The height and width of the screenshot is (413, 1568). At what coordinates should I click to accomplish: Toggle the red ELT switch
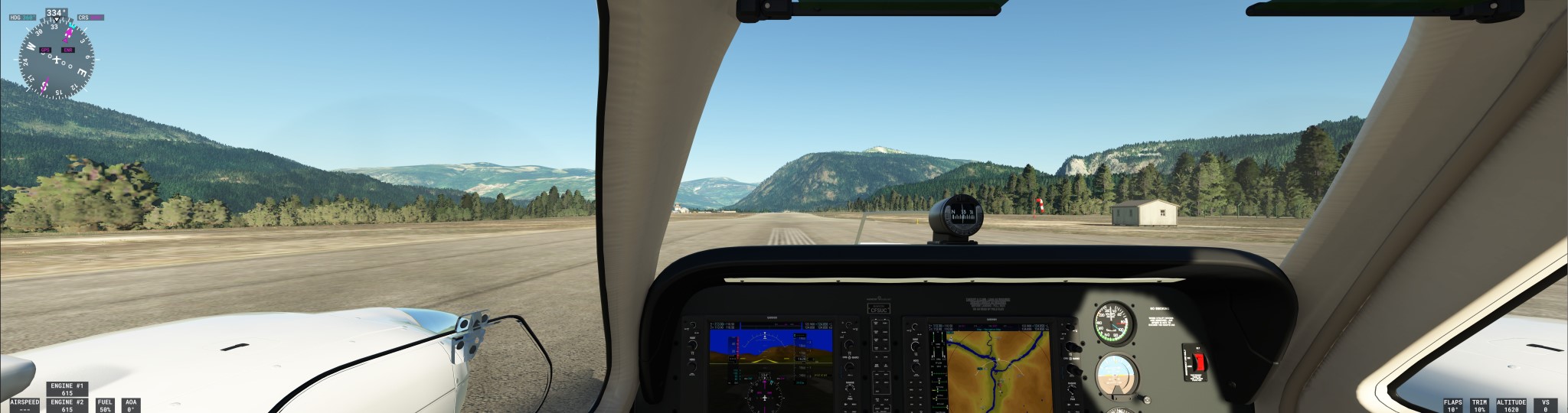[x=1198, y=362]
